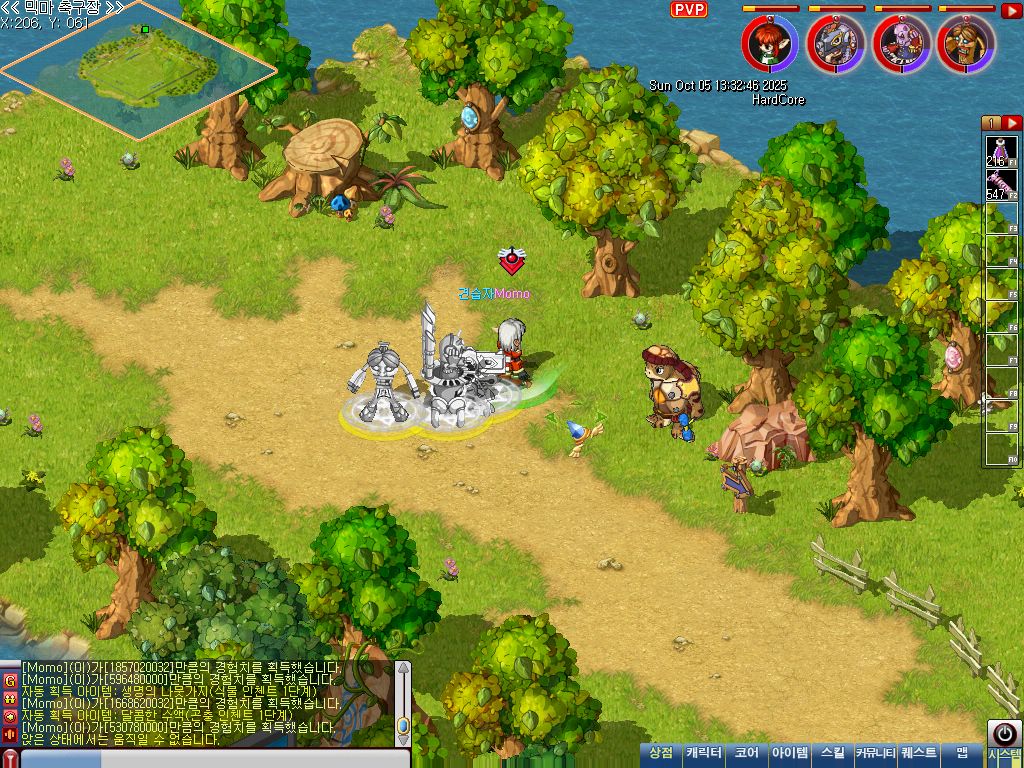The height and width of the screenshot is (768, 1024).
Task: Select the red-haired elf party portrait
Action: click(770, 44)
